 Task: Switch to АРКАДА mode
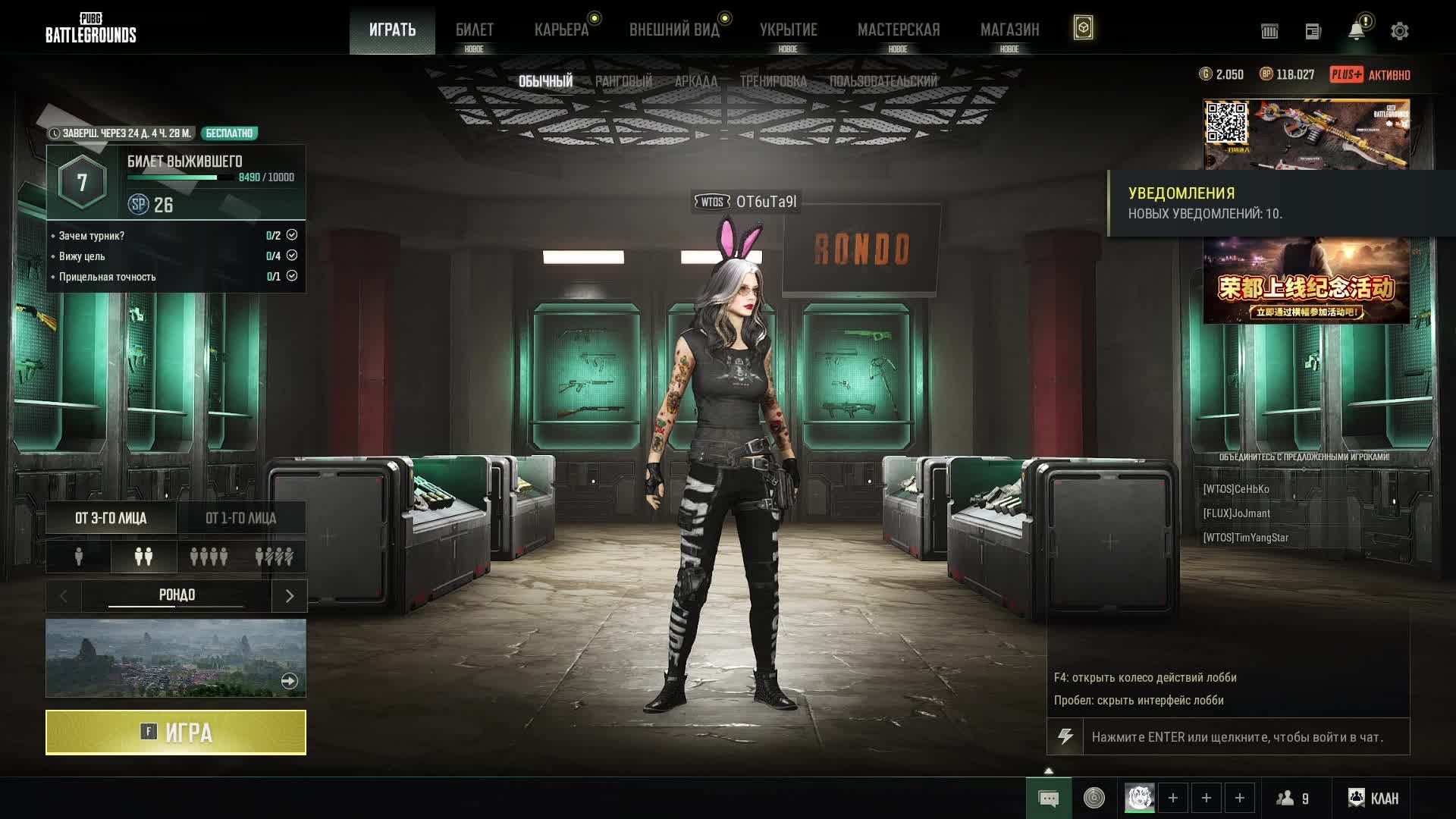(695, 81)
